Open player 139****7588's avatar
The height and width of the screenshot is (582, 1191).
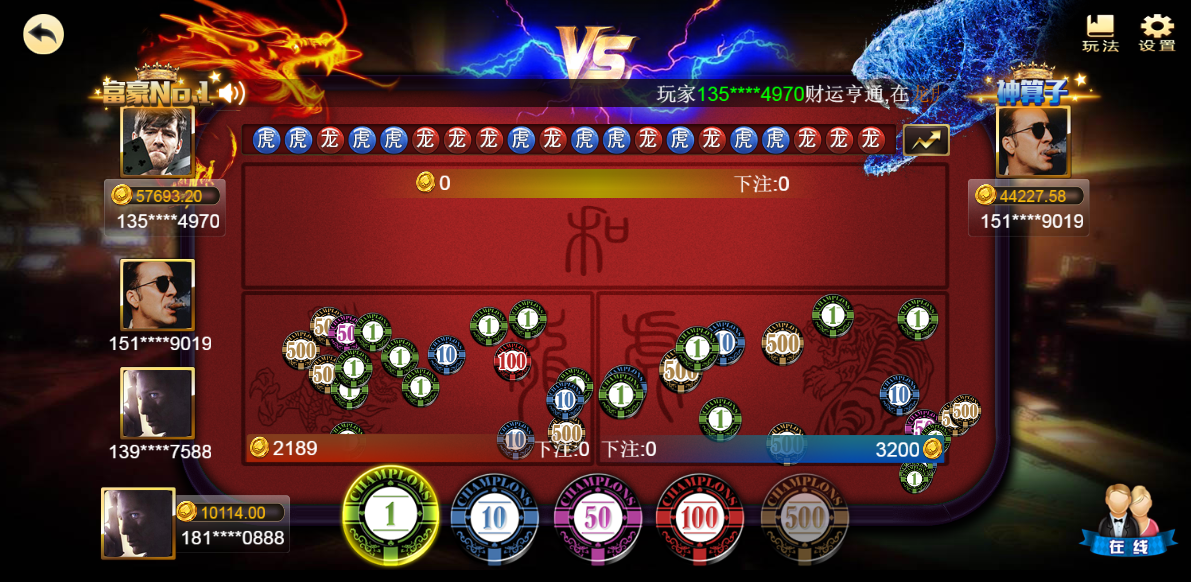click(x=157, y=403)
